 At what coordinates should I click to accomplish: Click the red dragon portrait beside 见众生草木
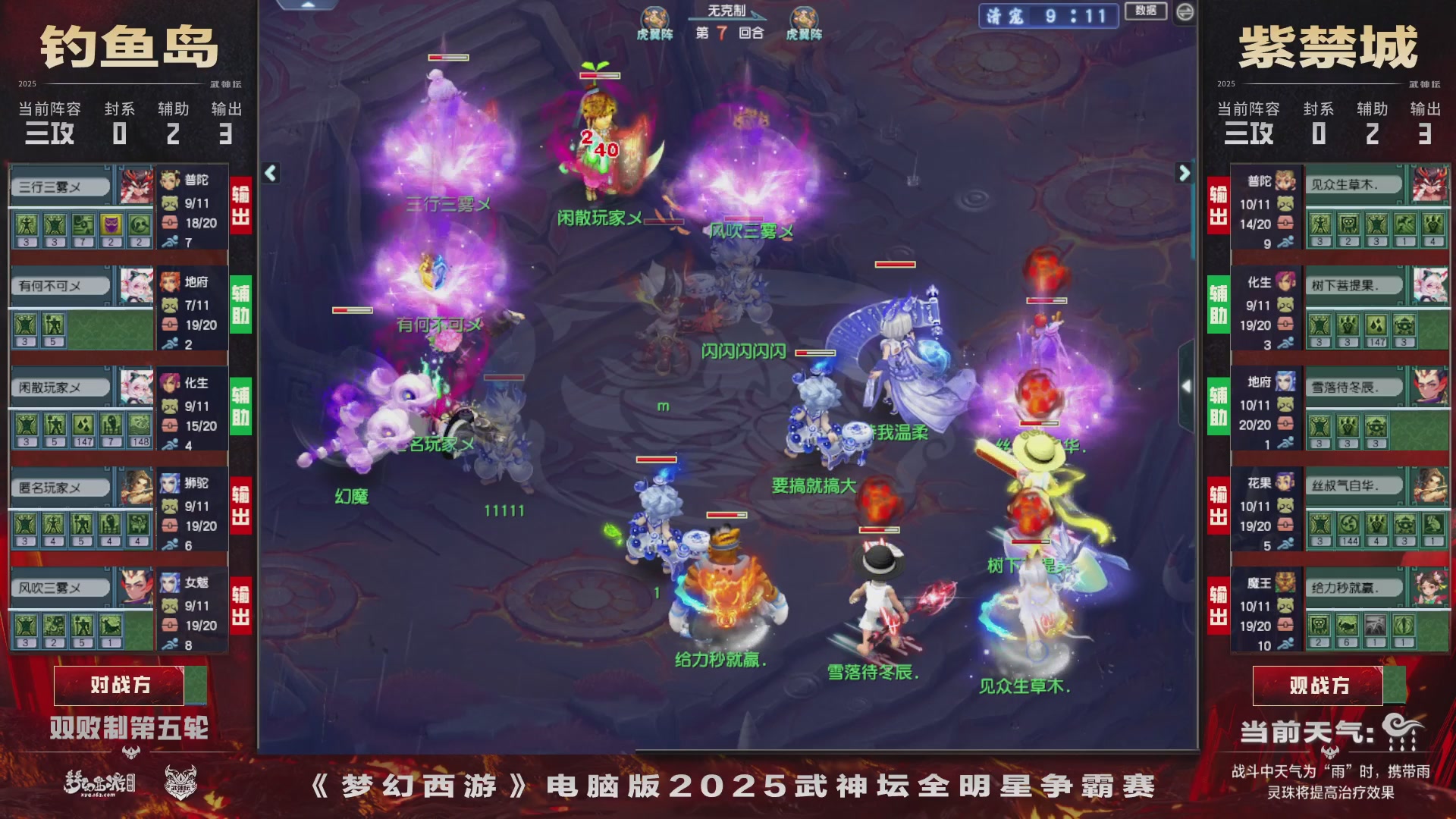pos(1429,184)
